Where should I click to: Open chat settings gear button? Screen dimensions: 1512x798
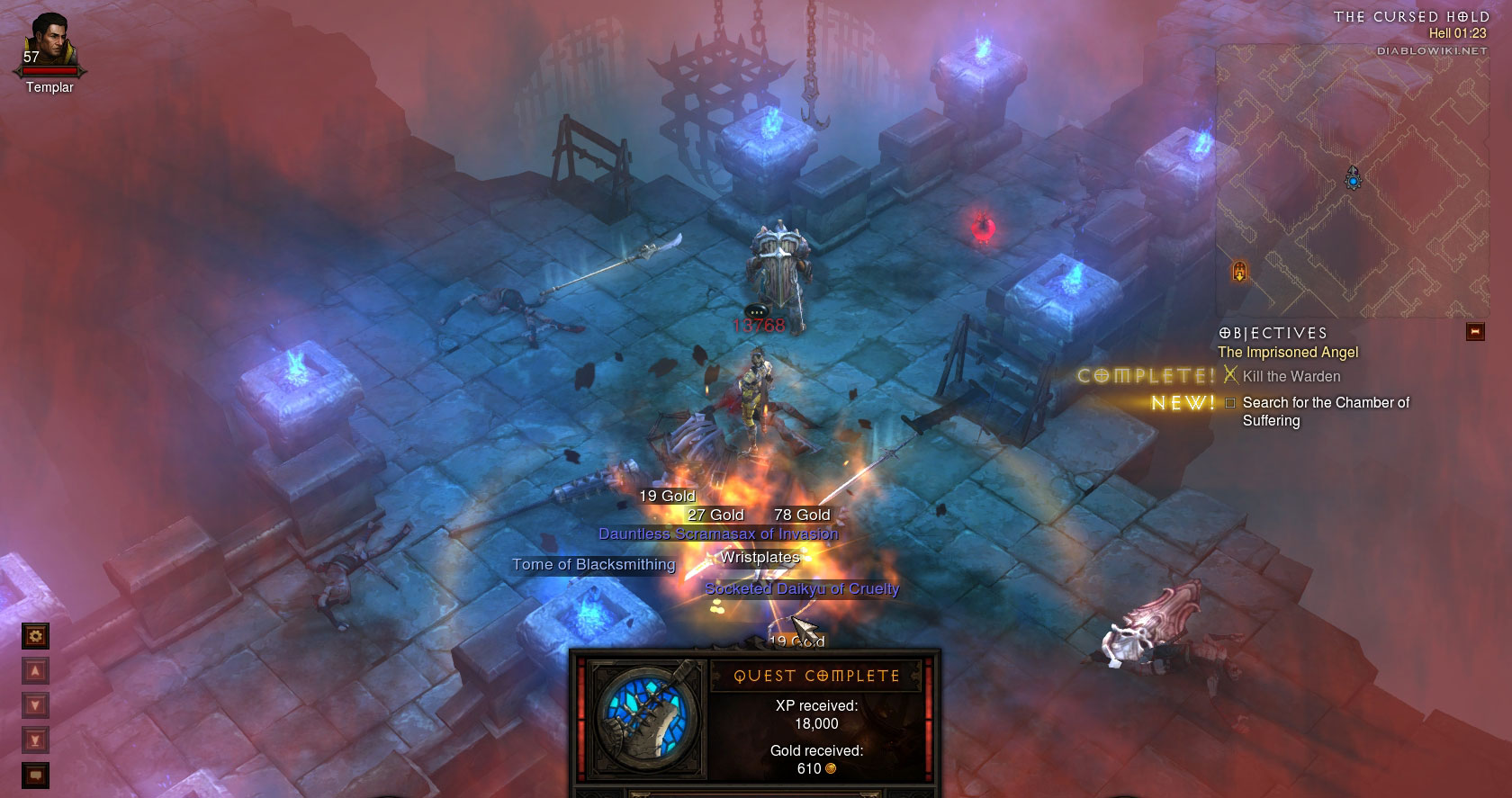(35, 637)
